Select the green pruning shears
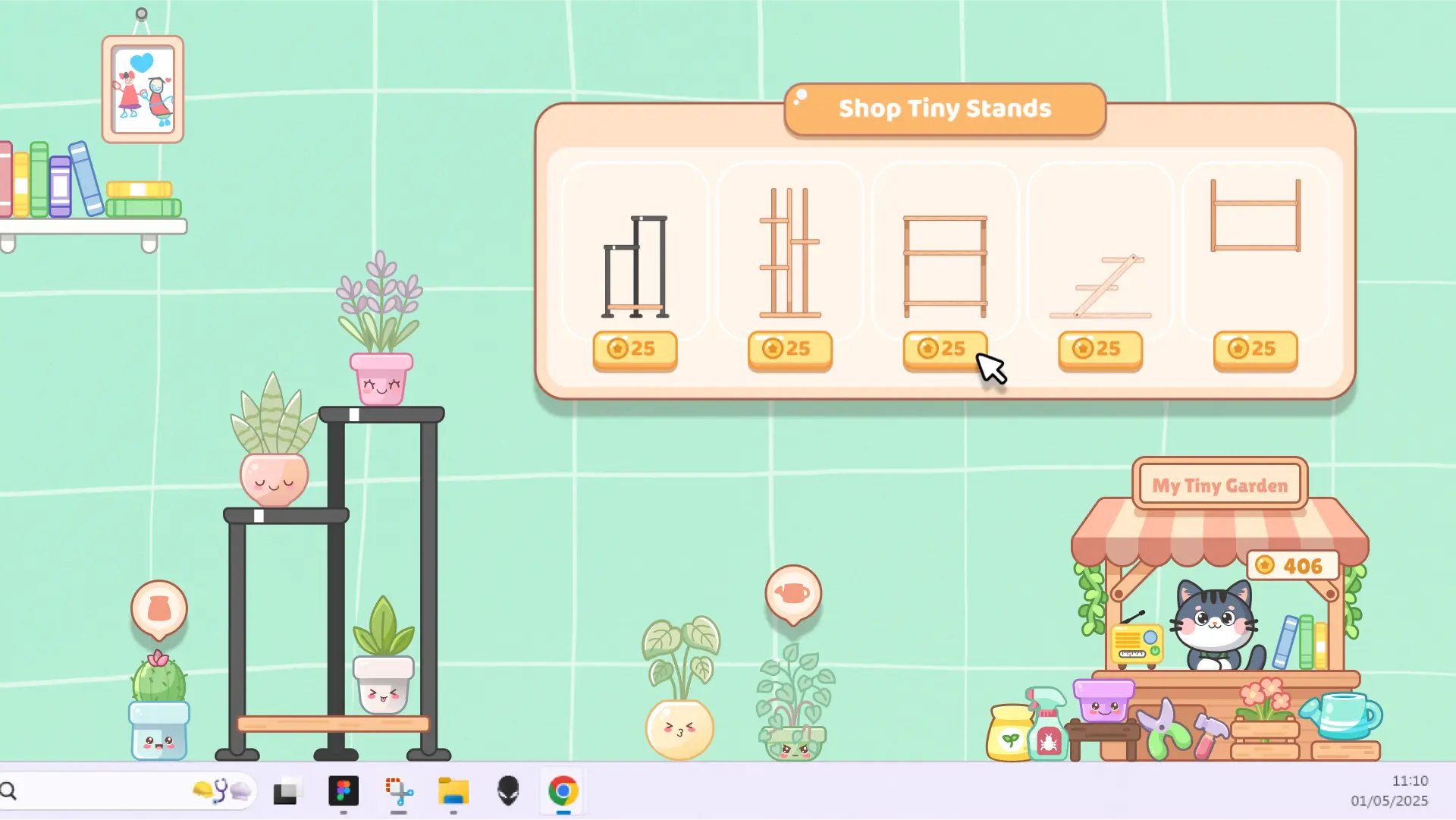Viewport: 1456px width, 820px height. 1165,730
